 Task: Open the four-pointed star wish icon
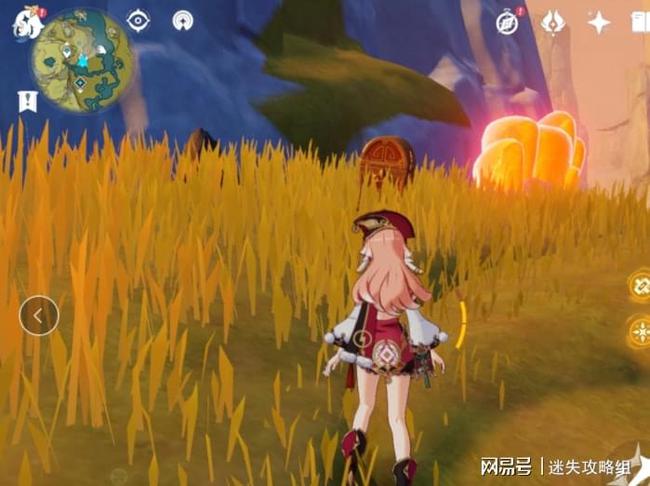[599, 22]
